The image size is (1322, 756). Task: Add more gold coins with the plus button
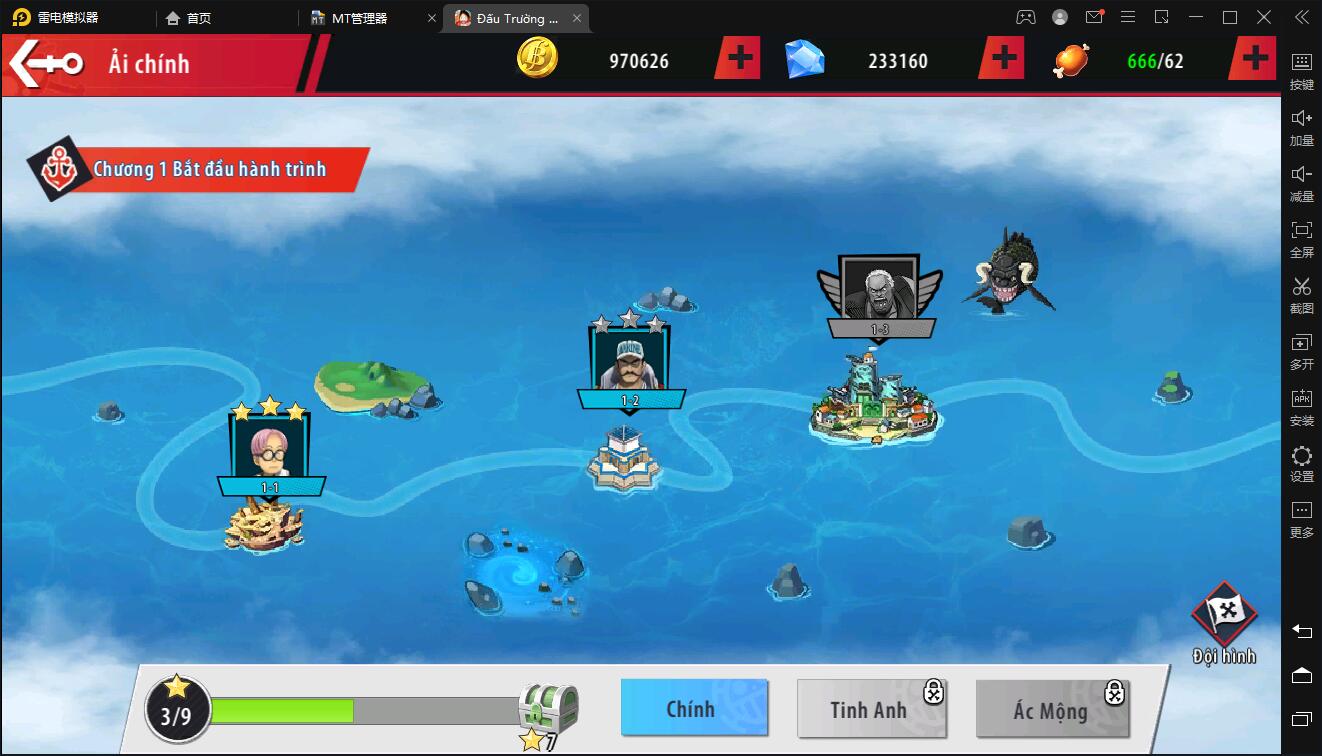coord(739,60)
